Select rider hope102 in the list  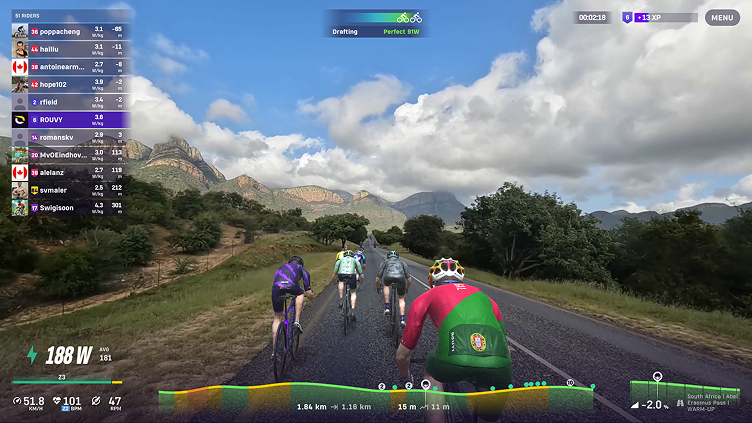coord(69,84)
